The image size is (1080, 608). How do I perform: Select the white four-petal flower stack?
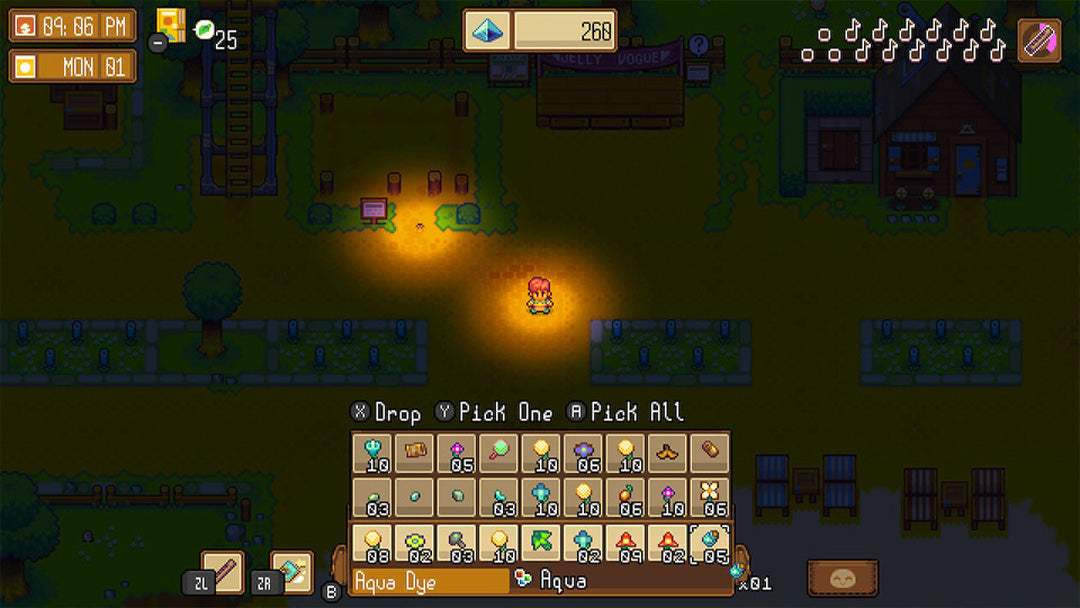point(709,497)
